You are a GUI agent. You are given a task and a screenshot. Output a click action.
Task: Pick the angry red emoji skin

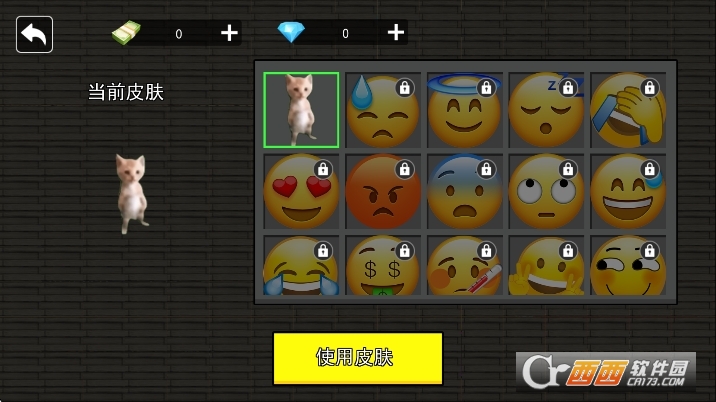383,191
